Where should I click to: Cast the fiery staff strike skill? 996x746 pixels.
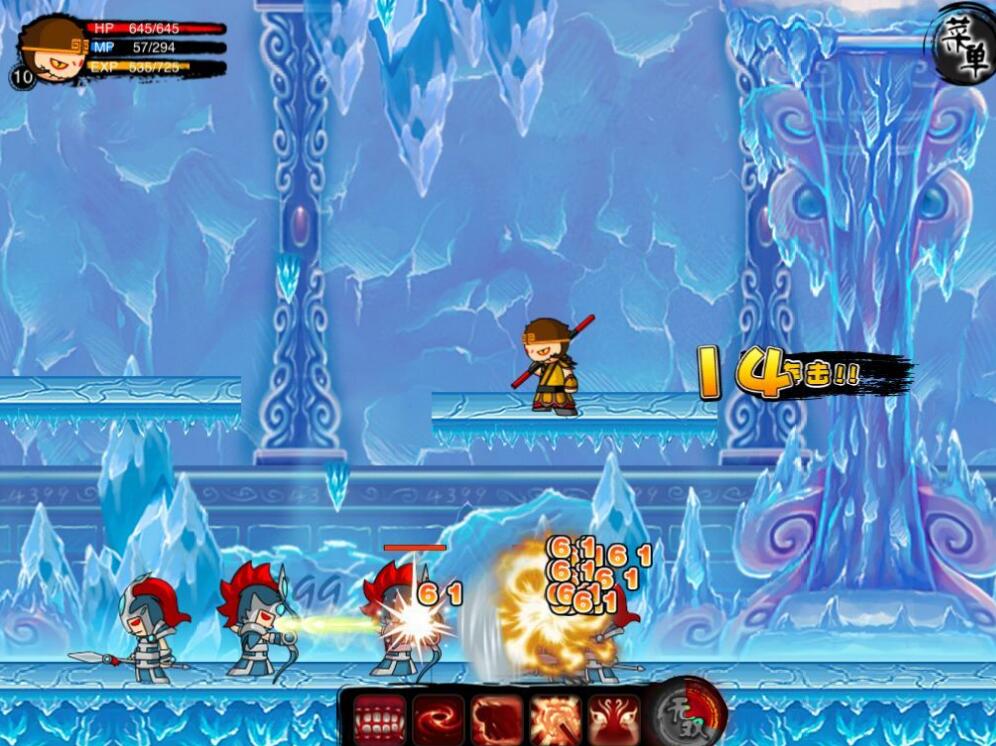[555, 718]
